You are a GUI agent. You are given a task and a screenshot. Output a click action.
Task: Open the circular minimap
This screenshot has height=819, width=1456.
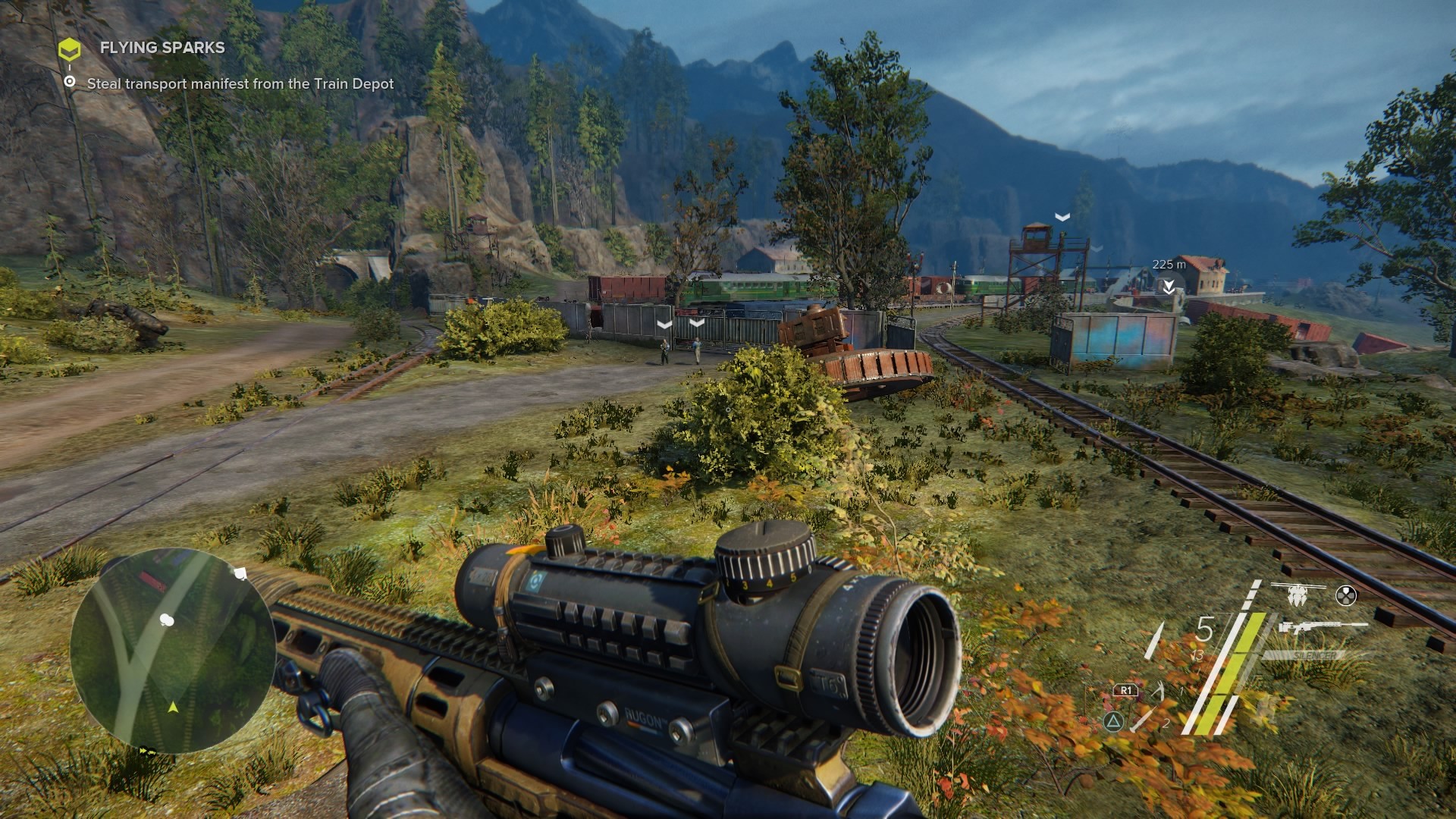[x=173, y=651]
